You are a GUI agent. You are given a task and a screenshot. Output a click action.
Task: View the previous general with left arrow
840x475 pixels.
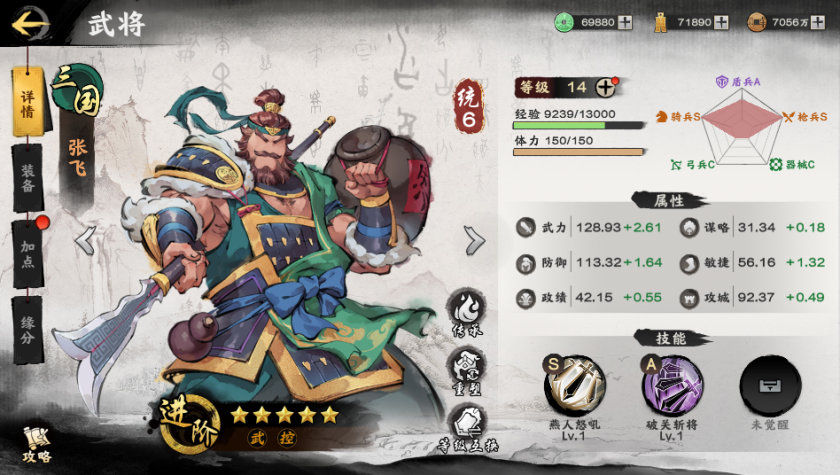(87, 240)
